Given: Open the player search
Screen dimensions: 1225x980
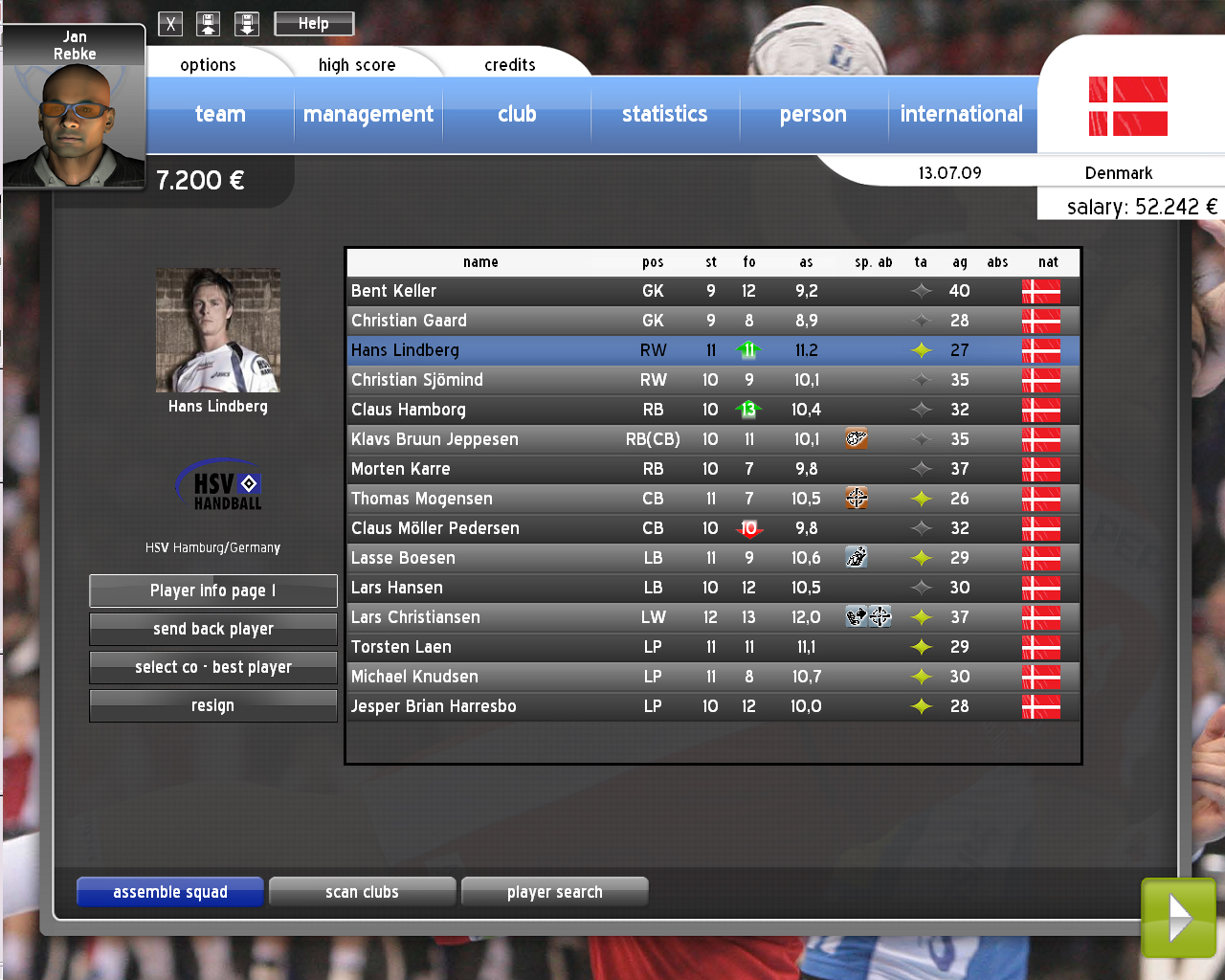Looking at the screenshot, I should 555,892.
